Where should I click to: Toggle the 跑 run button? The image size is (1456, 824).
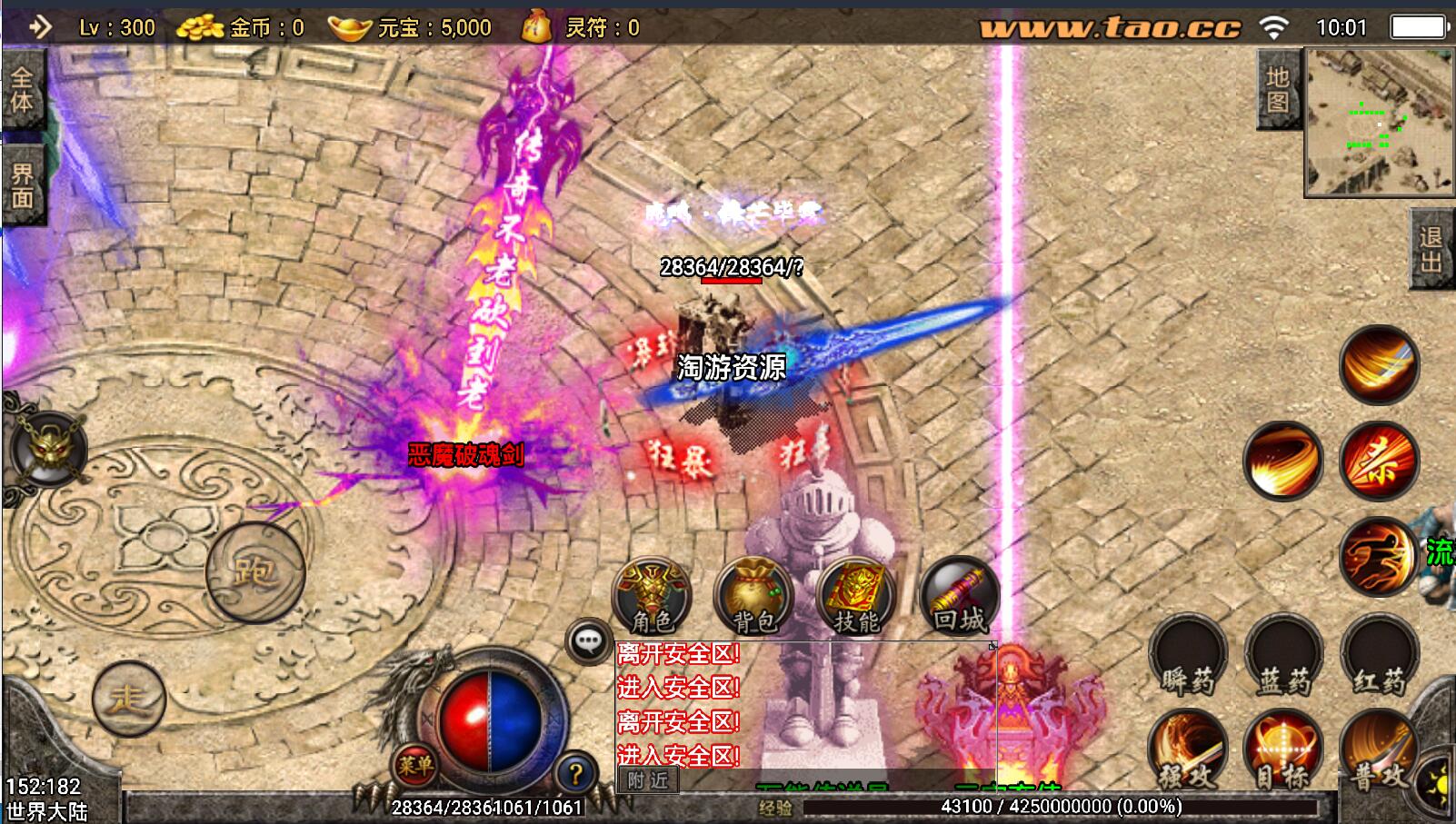254,571
